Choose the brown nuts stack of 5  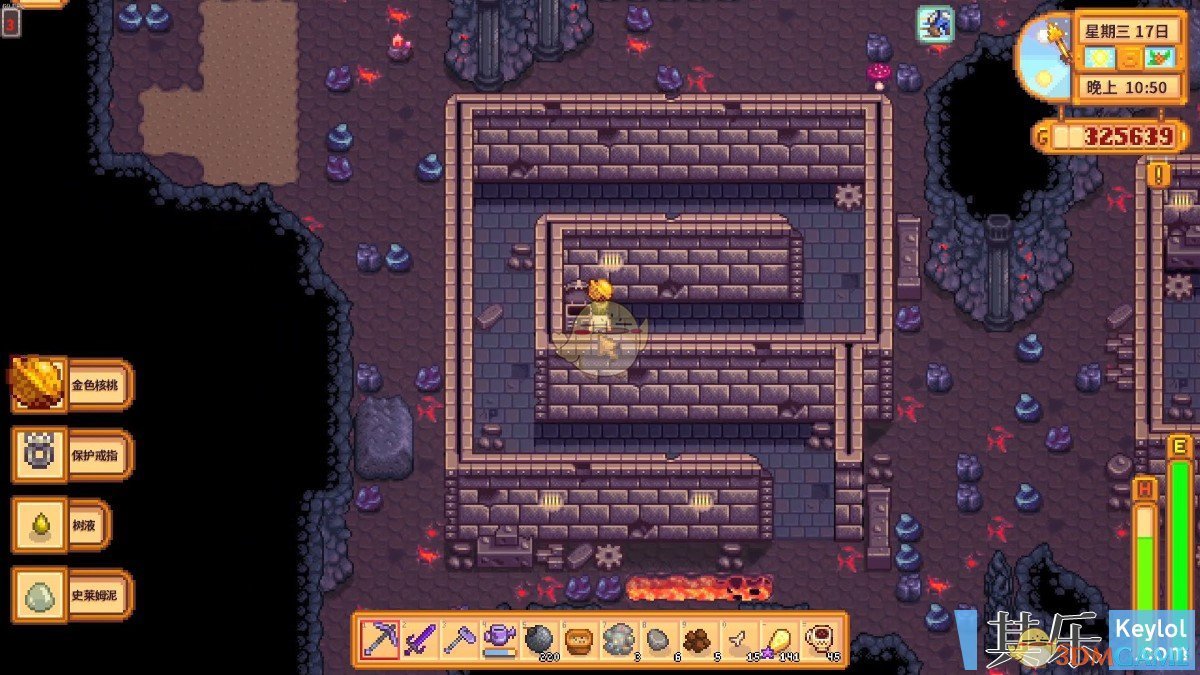click(x=698, y=639)
